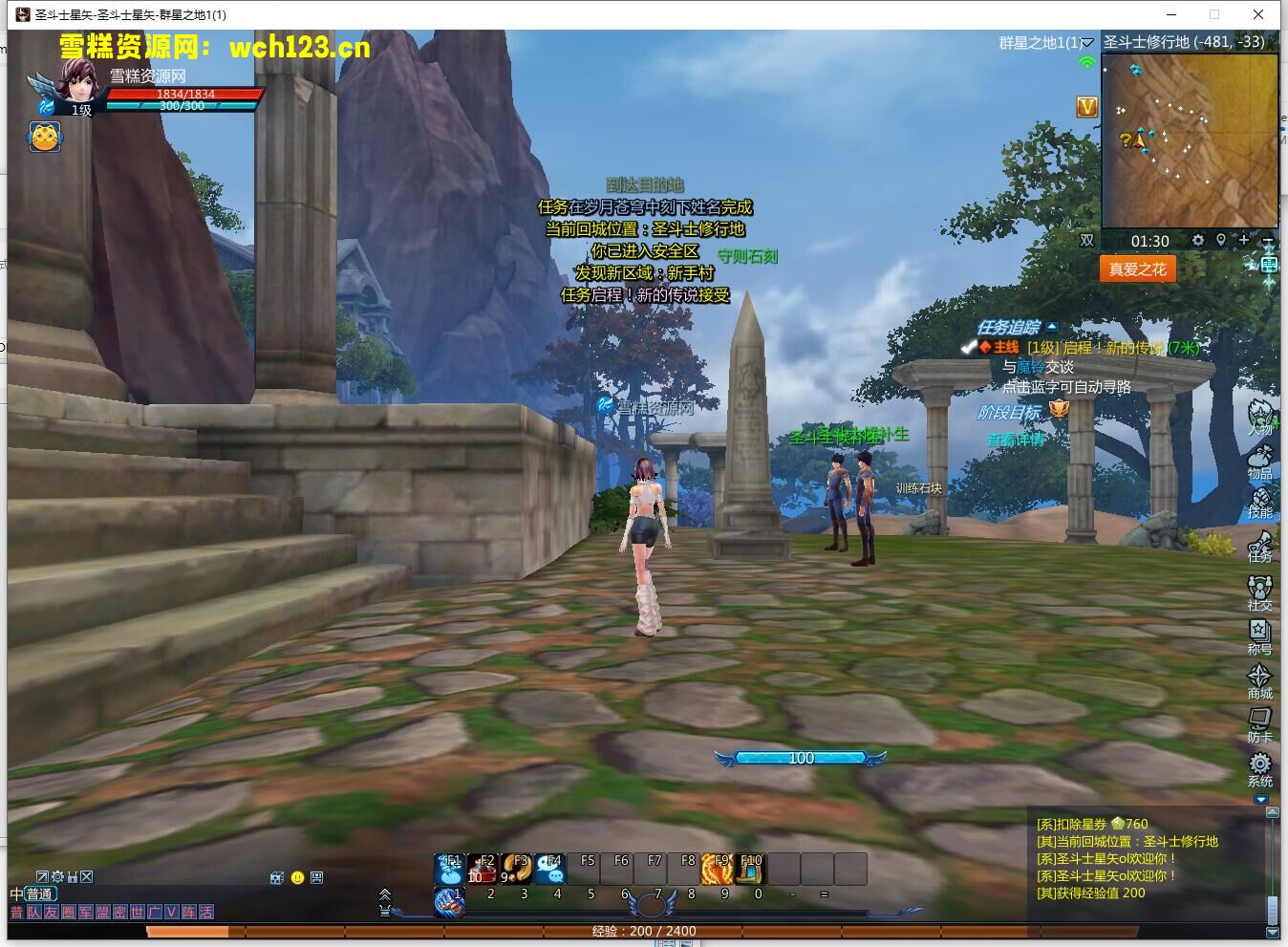Click the 魔铃 auto-path link in quest tracker
1288x947 pixels.
point(1031,367)
